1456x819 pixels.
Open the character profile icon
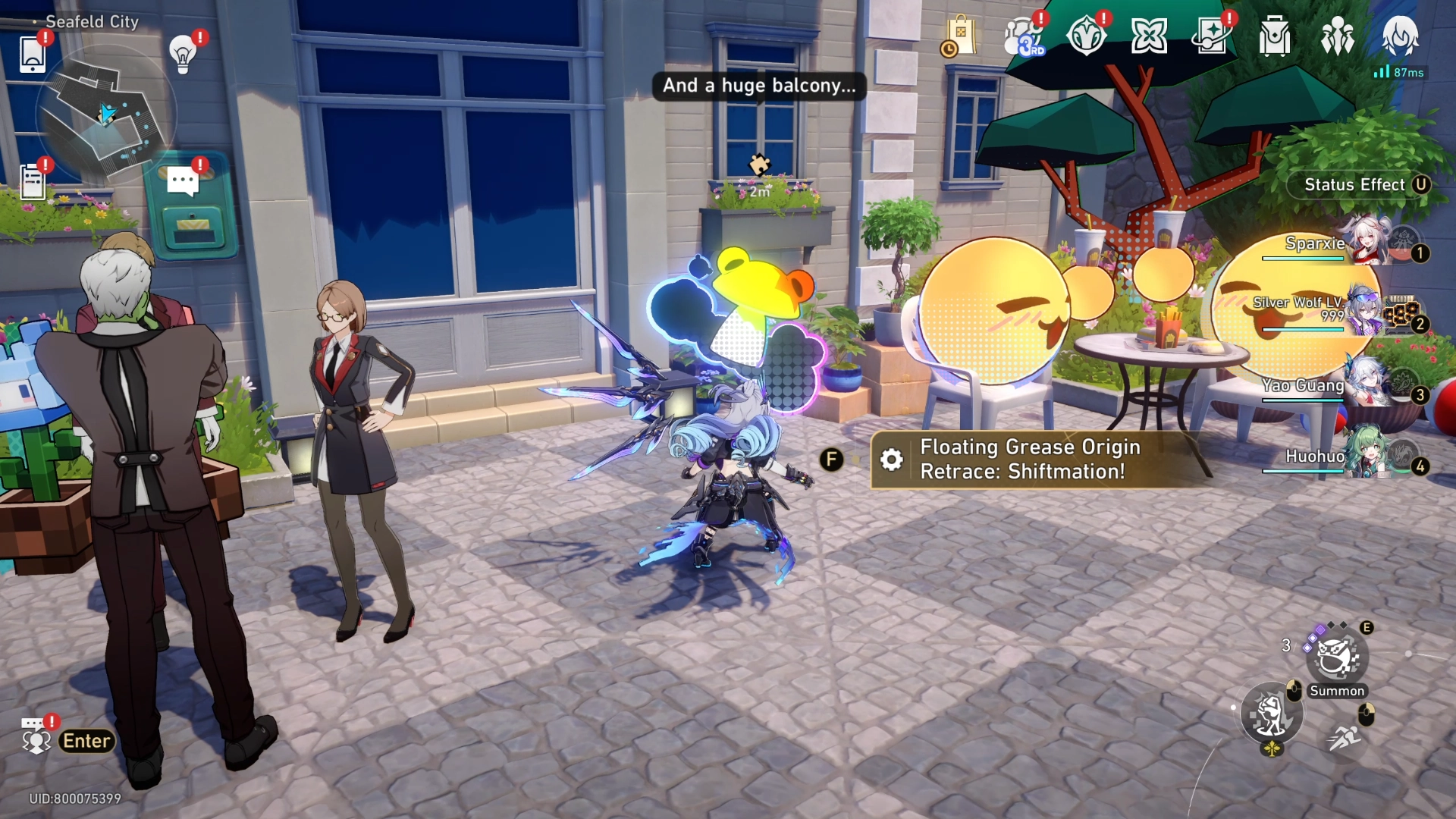click(1399, 36)
